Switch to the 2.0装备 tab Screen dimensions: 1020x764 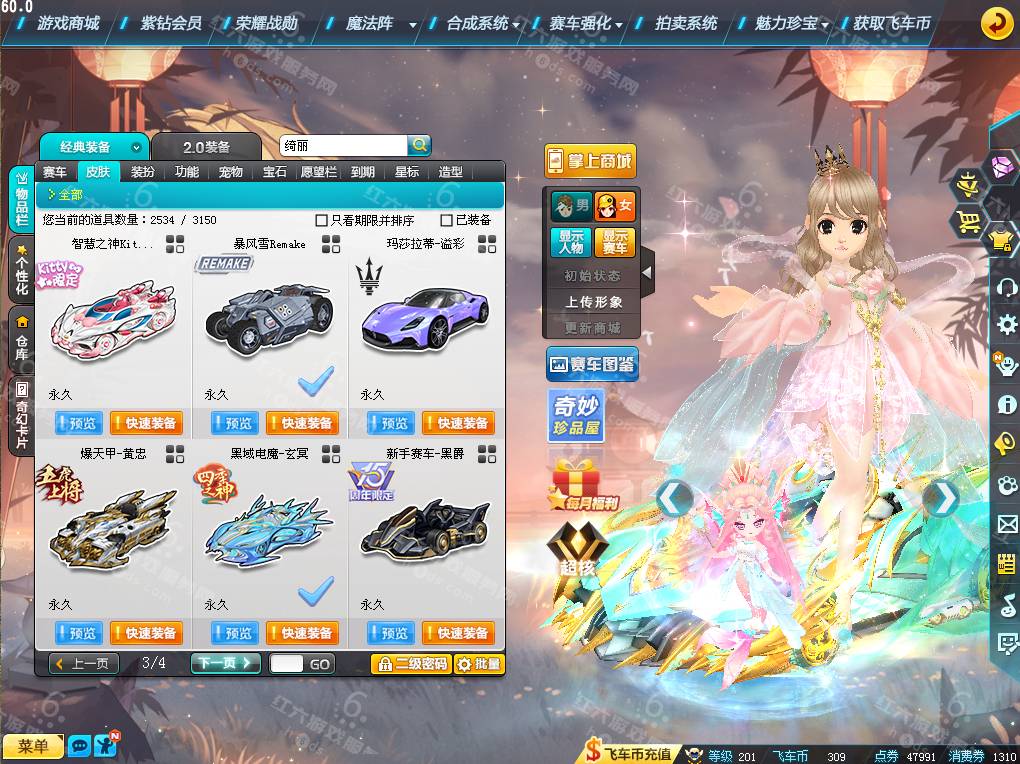click(206, 147)
